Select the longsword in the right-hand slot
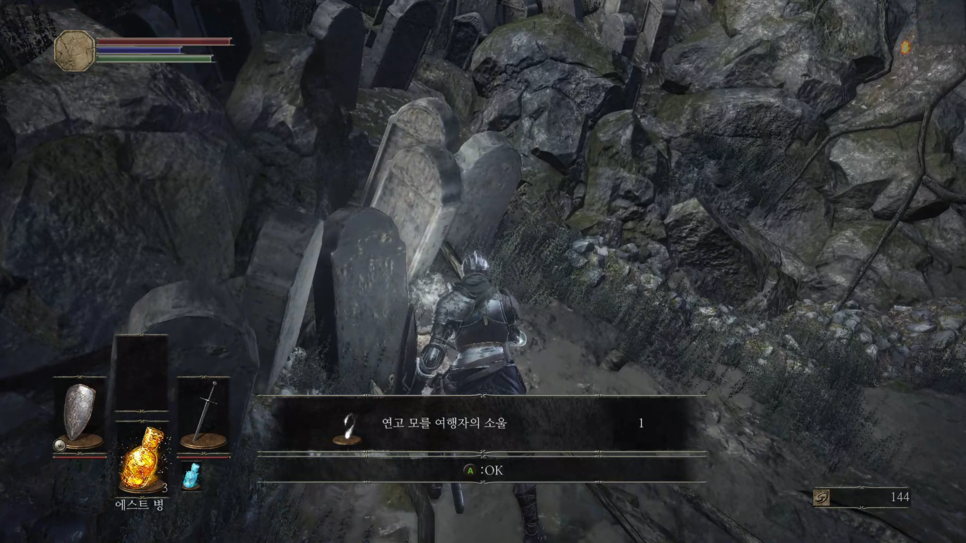The image size is (966, 543). [204, 412]
